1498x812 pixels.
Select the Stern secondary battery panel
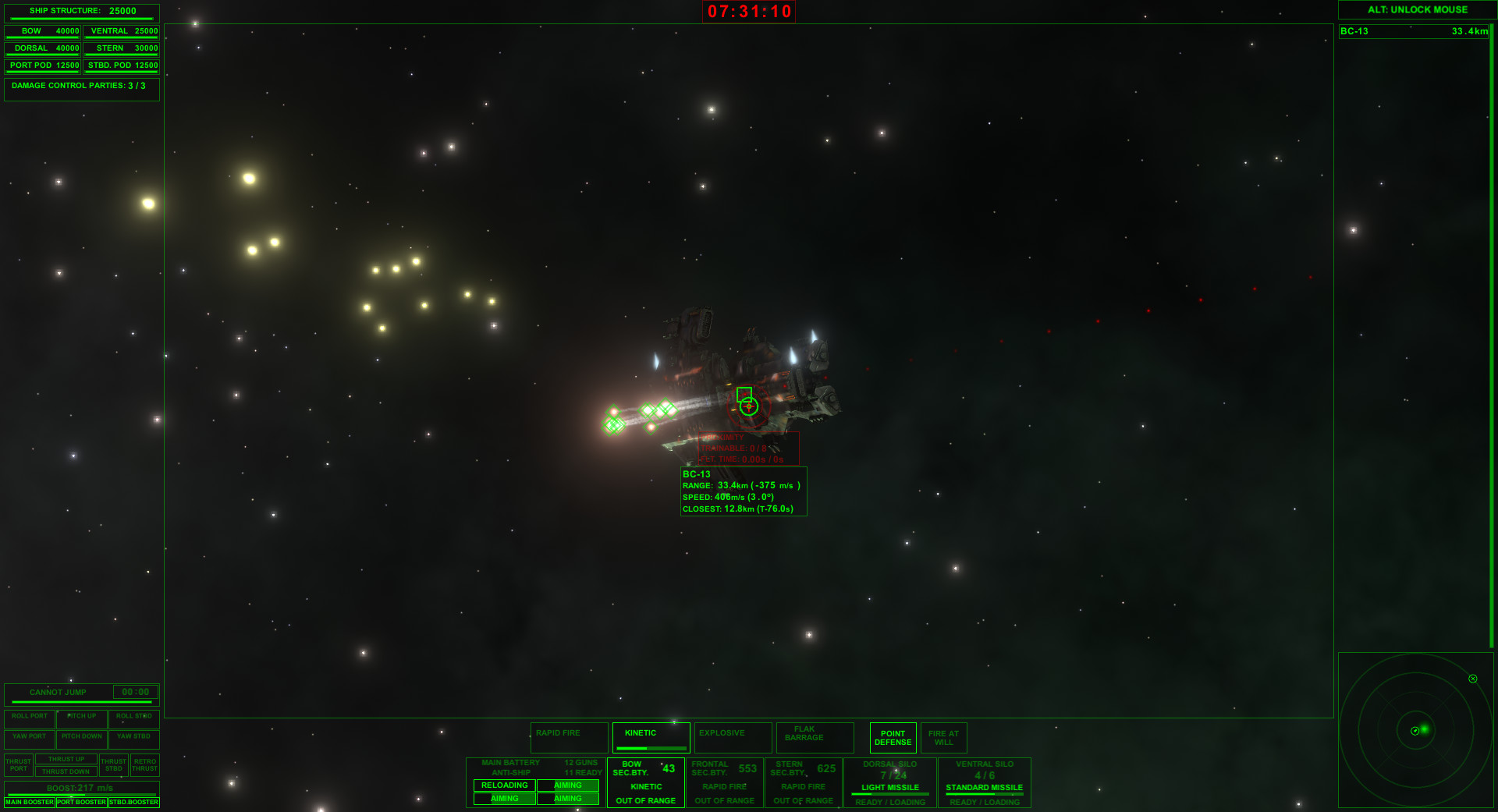point(803,782)
